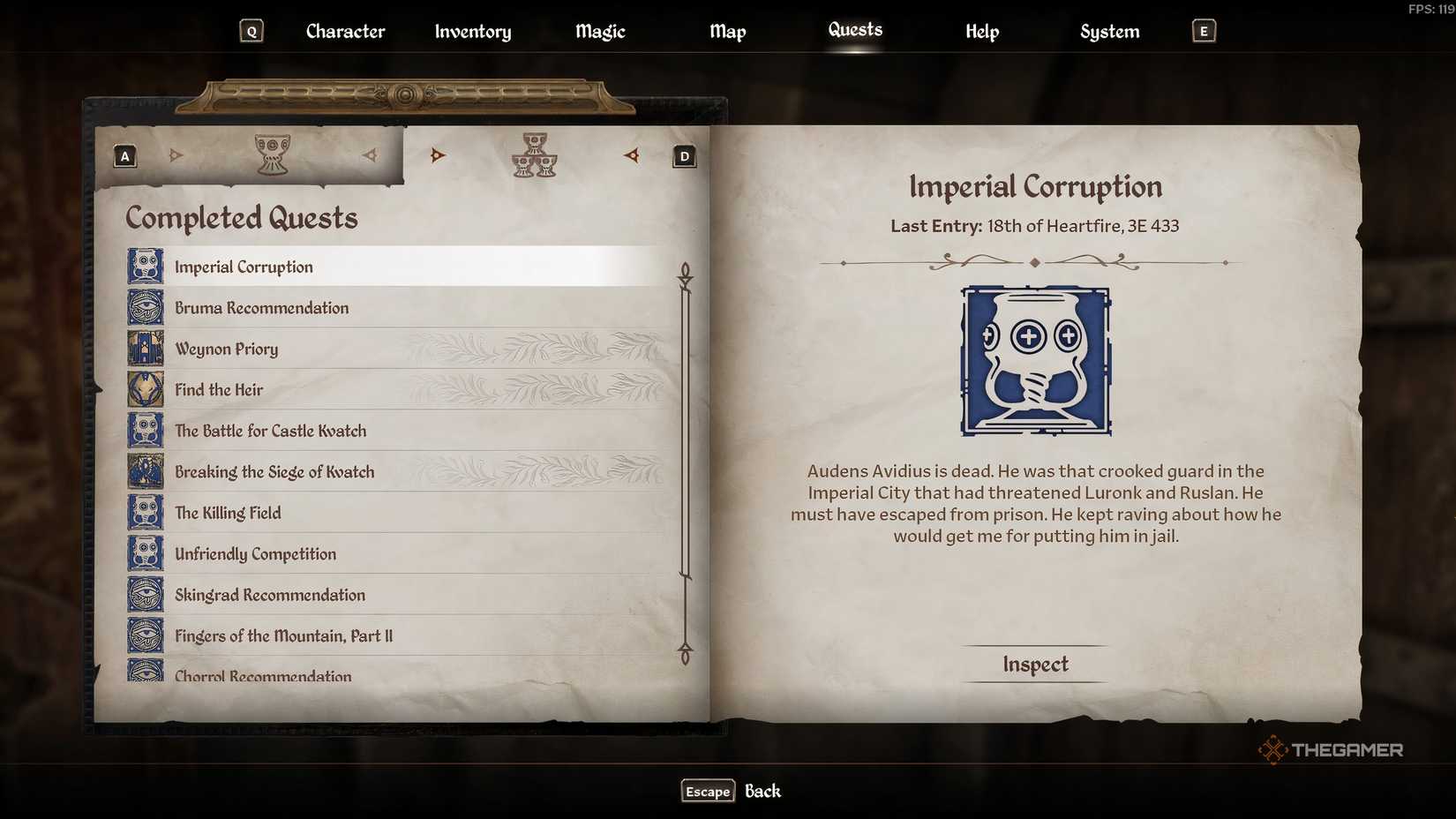The image size is (1456, 819).
Task: Click the Bruma Recommendation eye icon
Action: click(x=144, y=307)
